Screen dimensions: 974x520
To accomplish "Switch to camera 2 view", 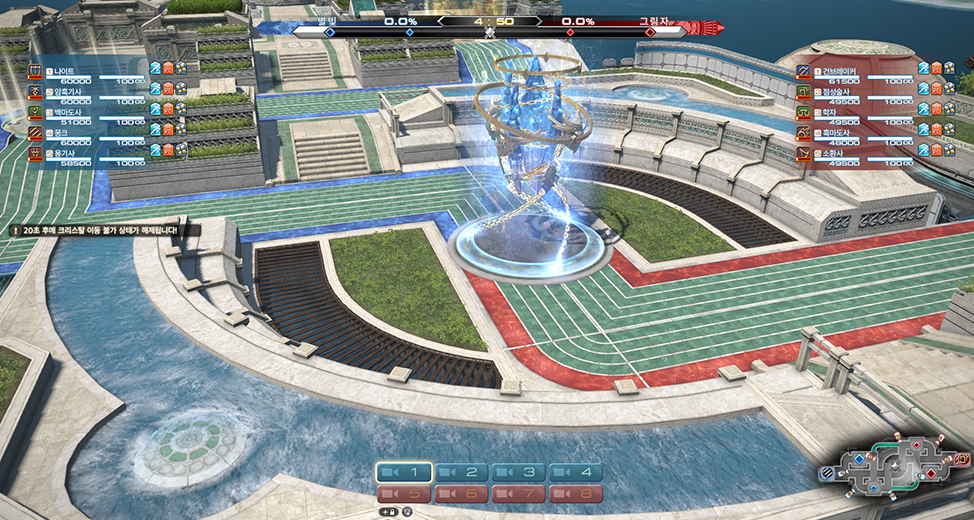I will (461, 472).
